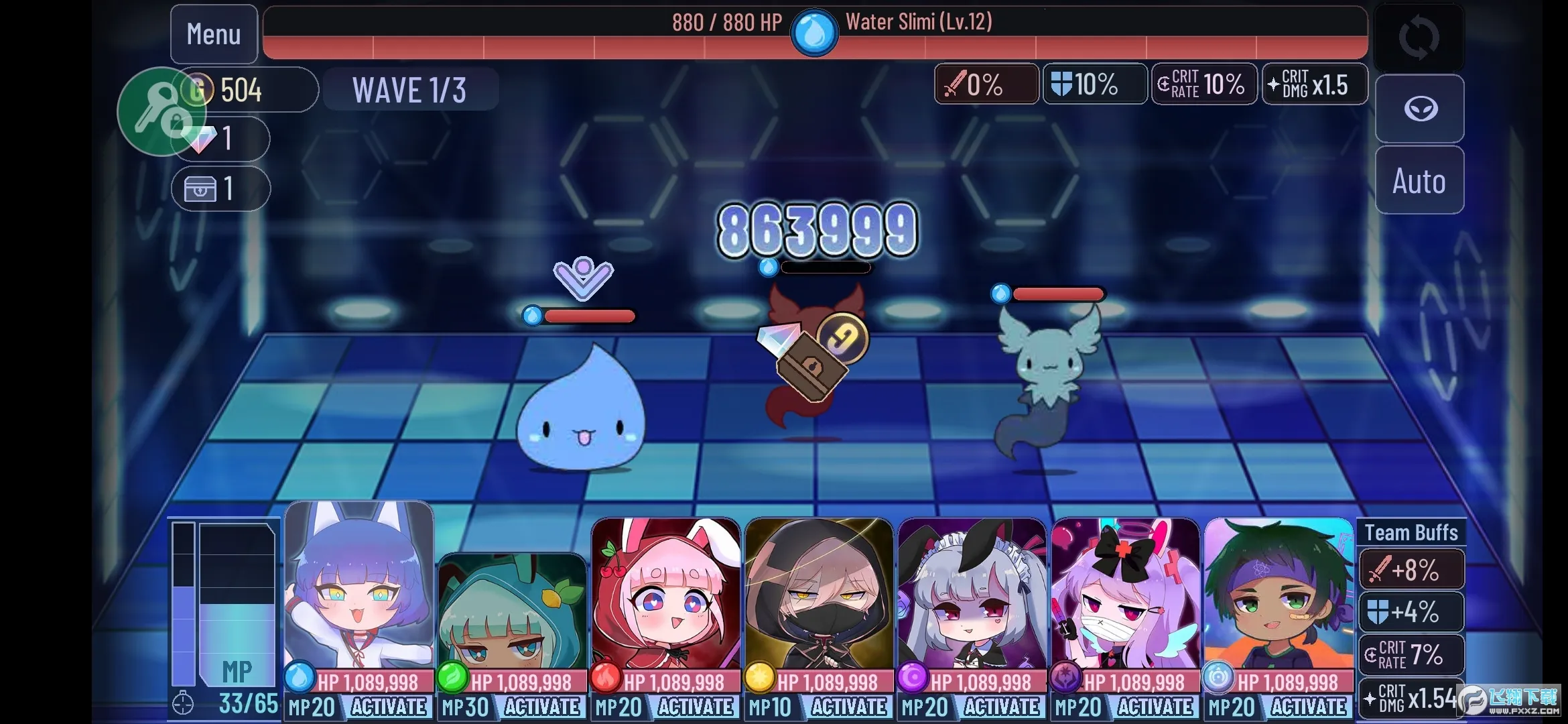This screenshot has width=1568, height=724.
Task: Click the +8% attack Team Buff icon
Action: tap(1381, 569)
